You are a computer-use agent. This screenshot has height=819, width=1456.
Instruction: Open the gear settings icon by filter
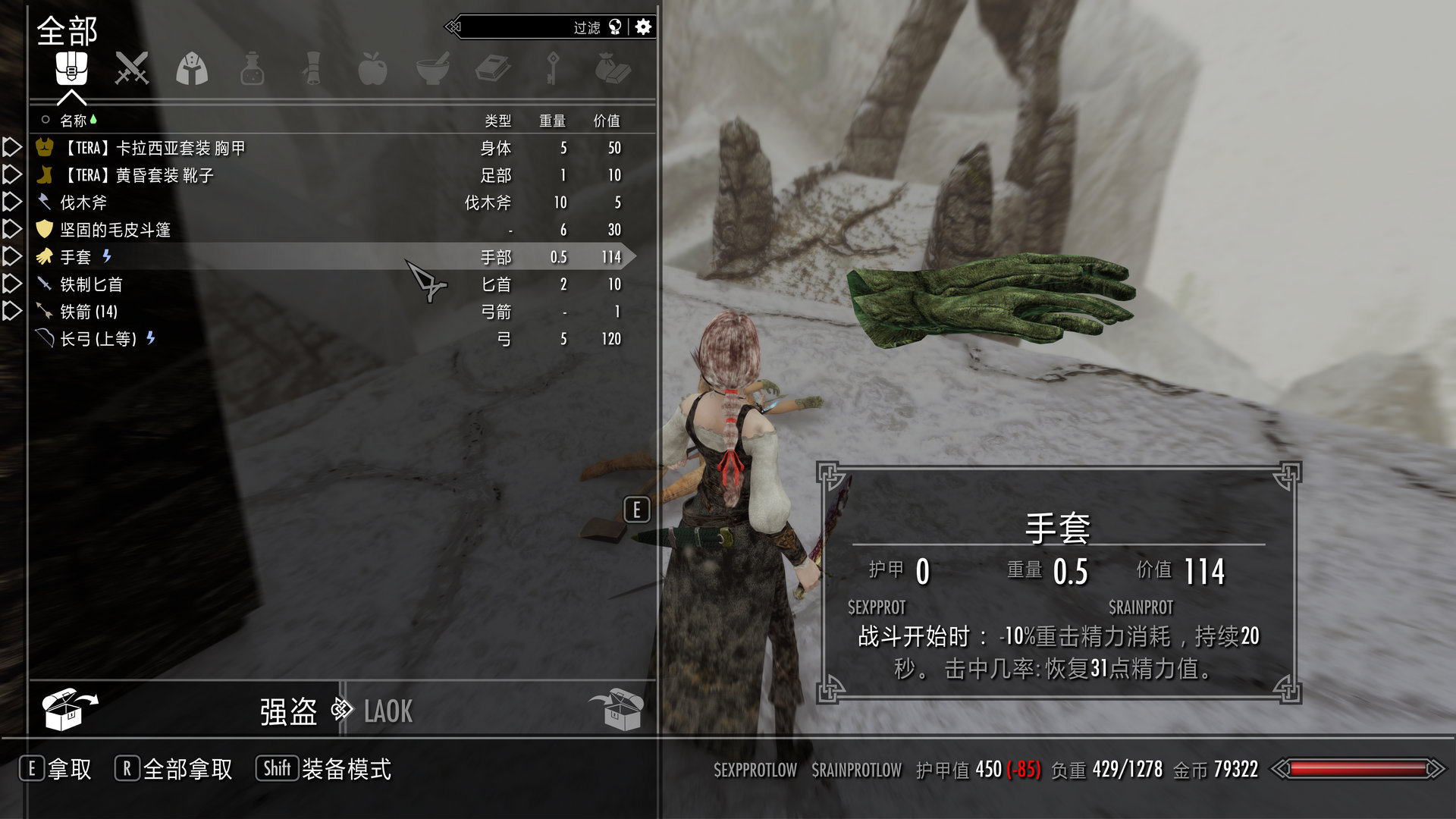[x=643, y=27]
